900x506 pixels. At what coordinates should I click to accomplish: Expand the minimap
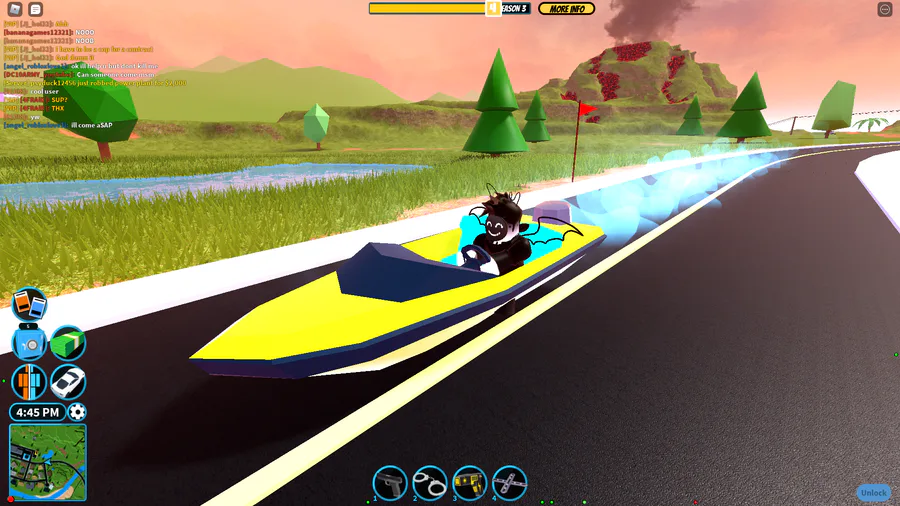[x=48, y=462]
